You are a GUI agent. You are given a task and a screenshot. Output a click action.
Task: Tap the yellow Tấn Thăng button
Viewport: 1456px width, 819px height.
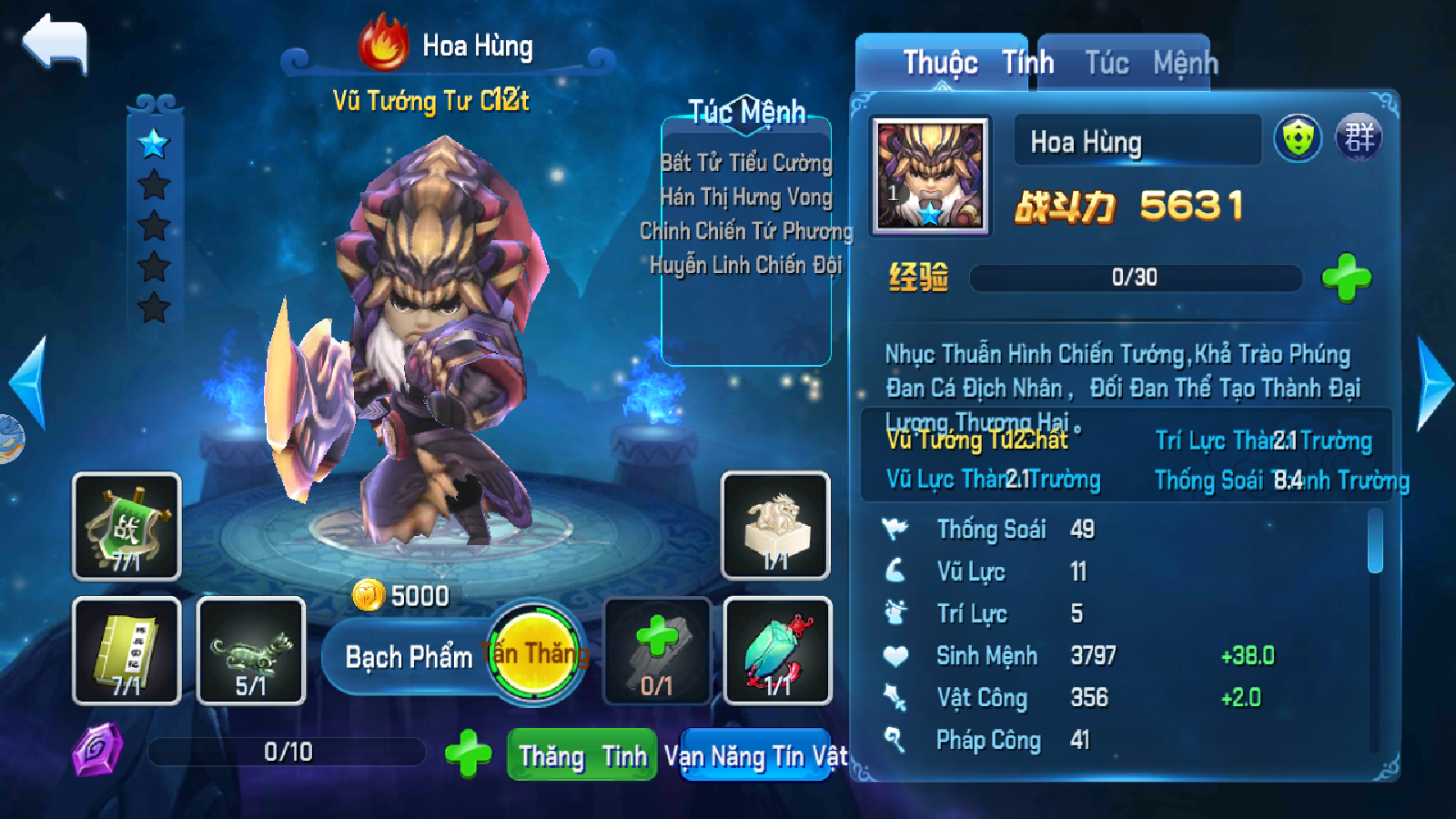point(535,652)
